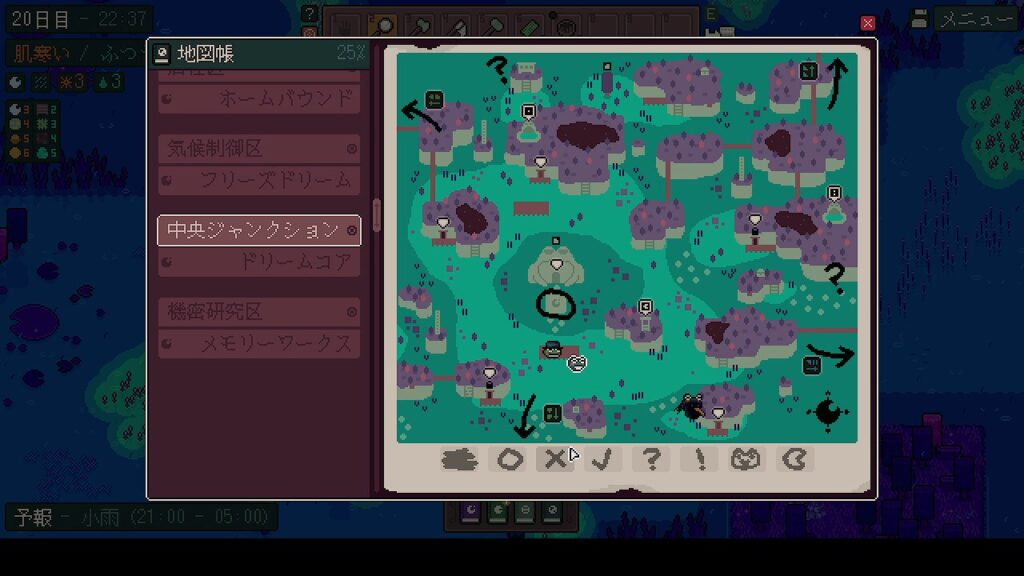Close the map book with red X
This screenshot has width=1024, height=576.
[x=868, y=23]
